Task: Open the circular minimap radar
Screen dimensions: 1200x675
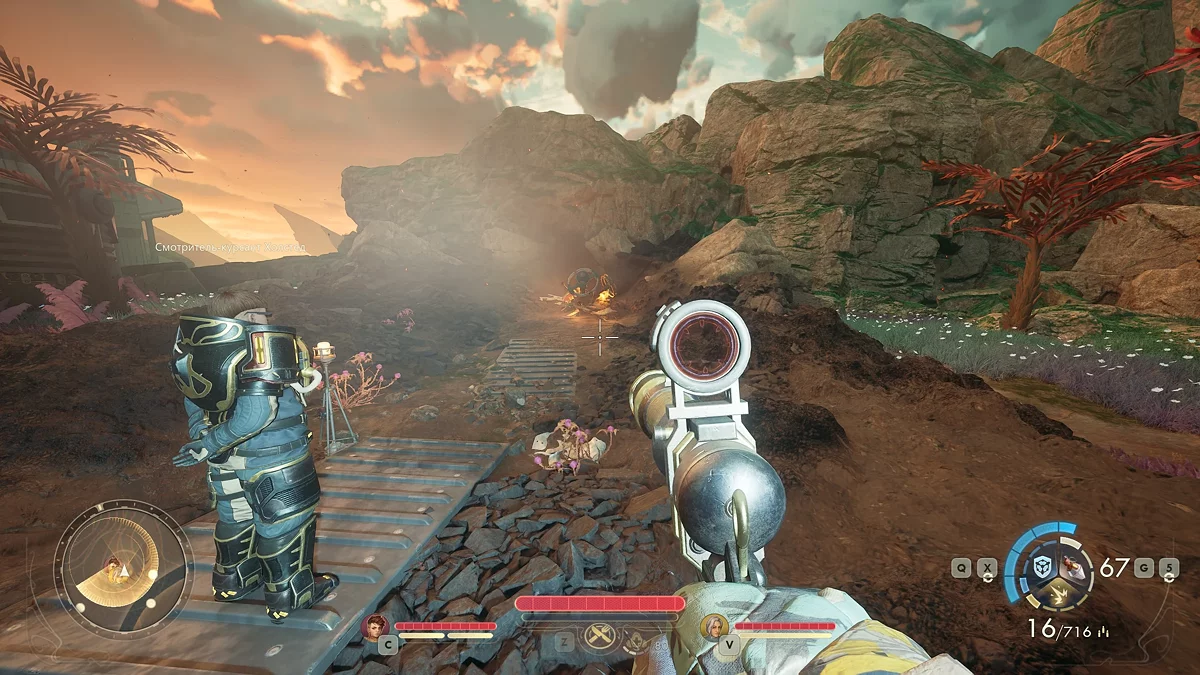Action: [123, 569]
